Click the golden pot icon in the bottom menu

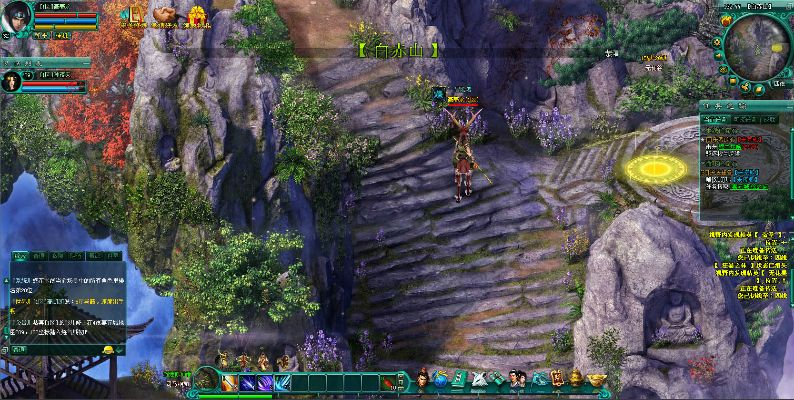pos(576,378)
